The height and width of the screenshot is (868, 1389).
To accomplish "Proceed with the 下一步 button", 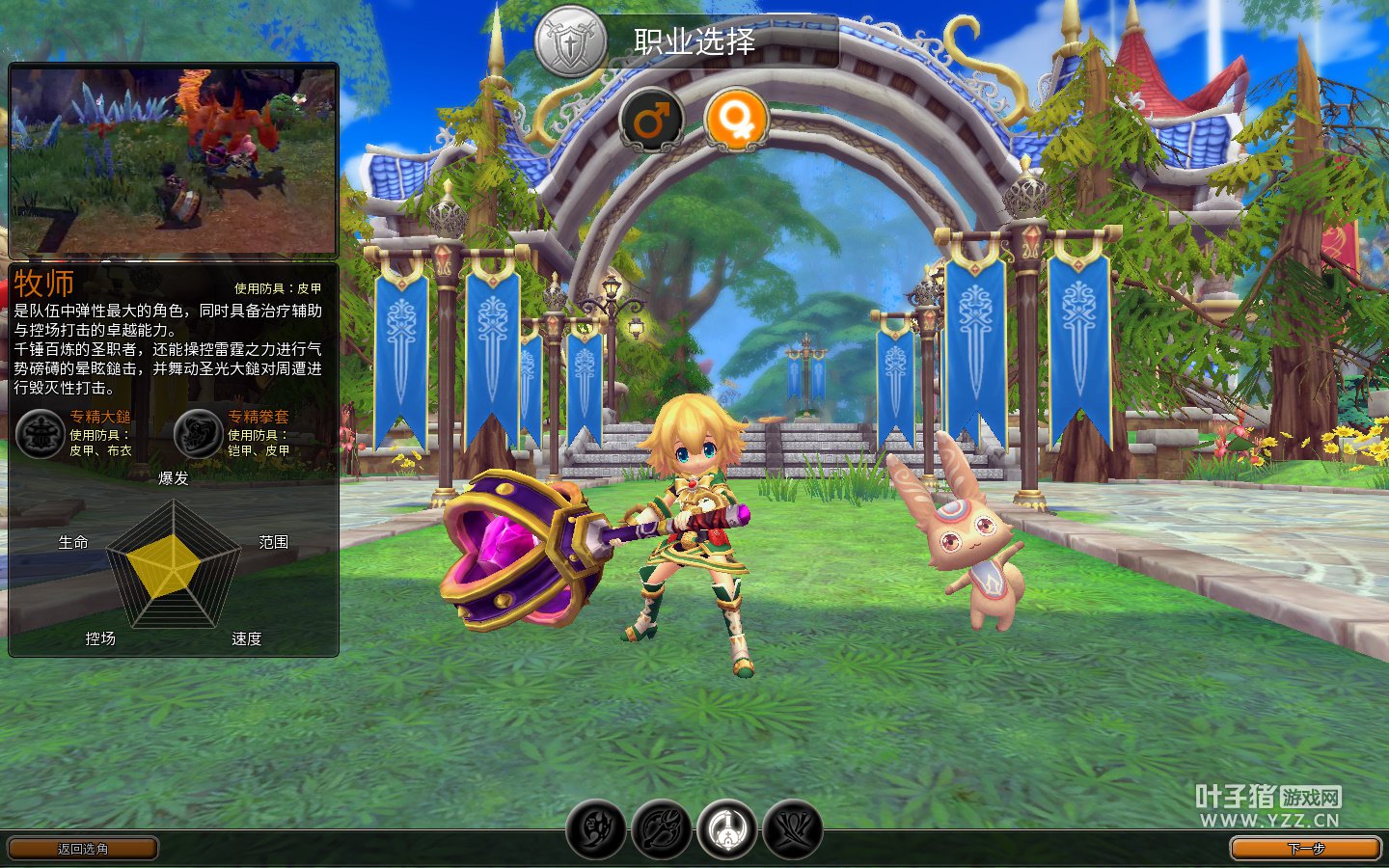I will pyautogui.click(x=1306, y=849).
